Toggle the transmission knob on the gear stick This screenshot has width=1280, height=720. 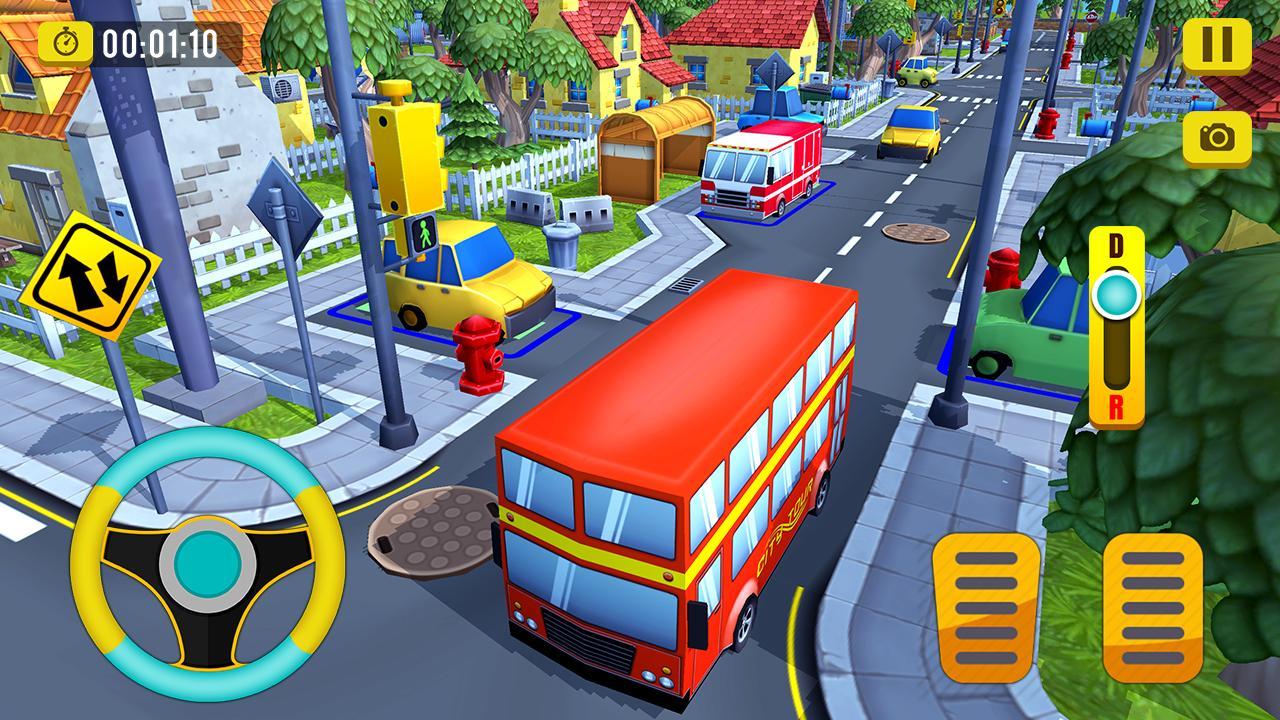pyautogui.click(x=1117, y=295)
